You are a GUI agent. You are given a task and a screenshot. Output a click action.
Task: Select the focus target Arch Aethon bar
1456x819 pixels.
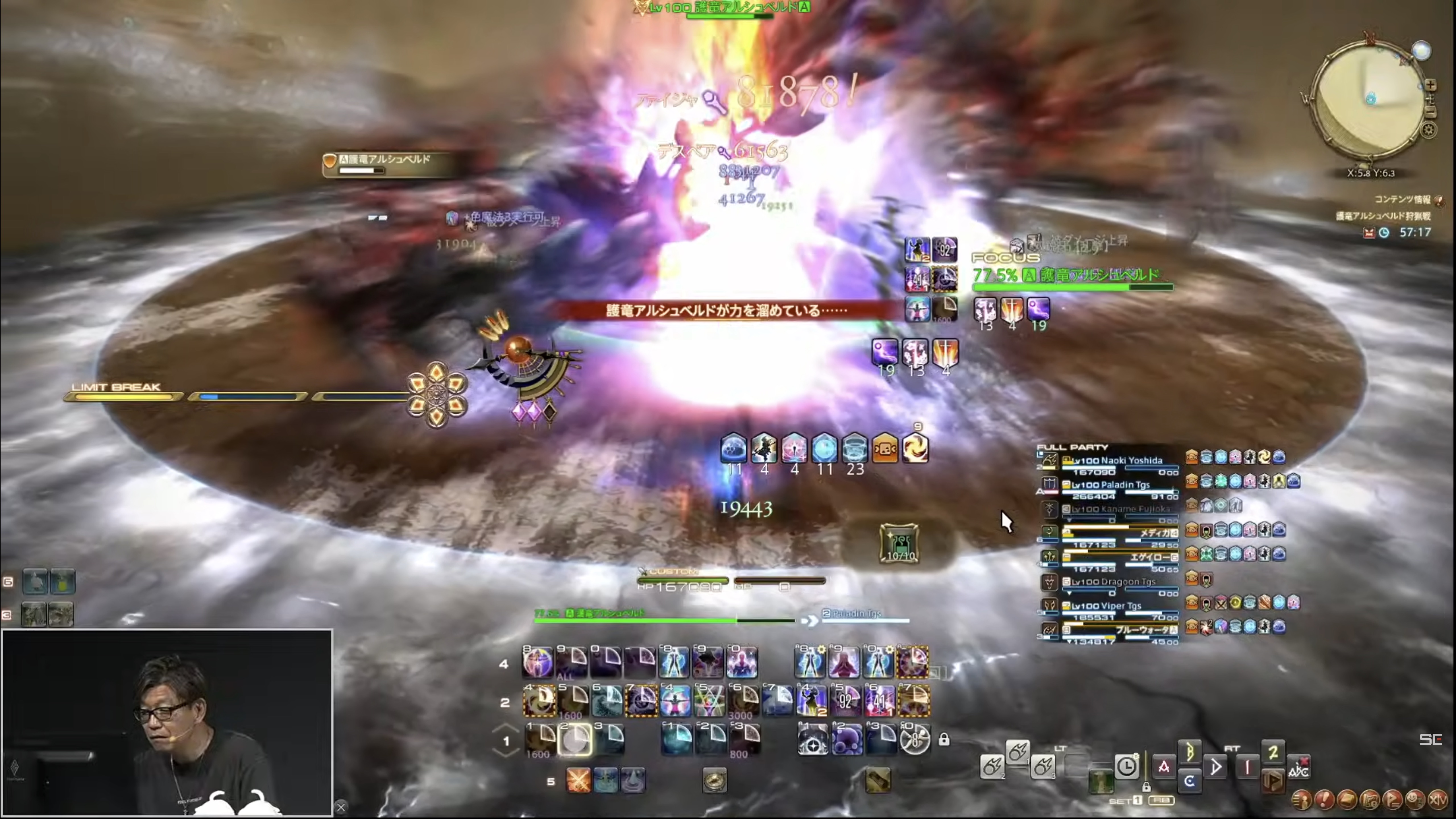[1072, 276]
